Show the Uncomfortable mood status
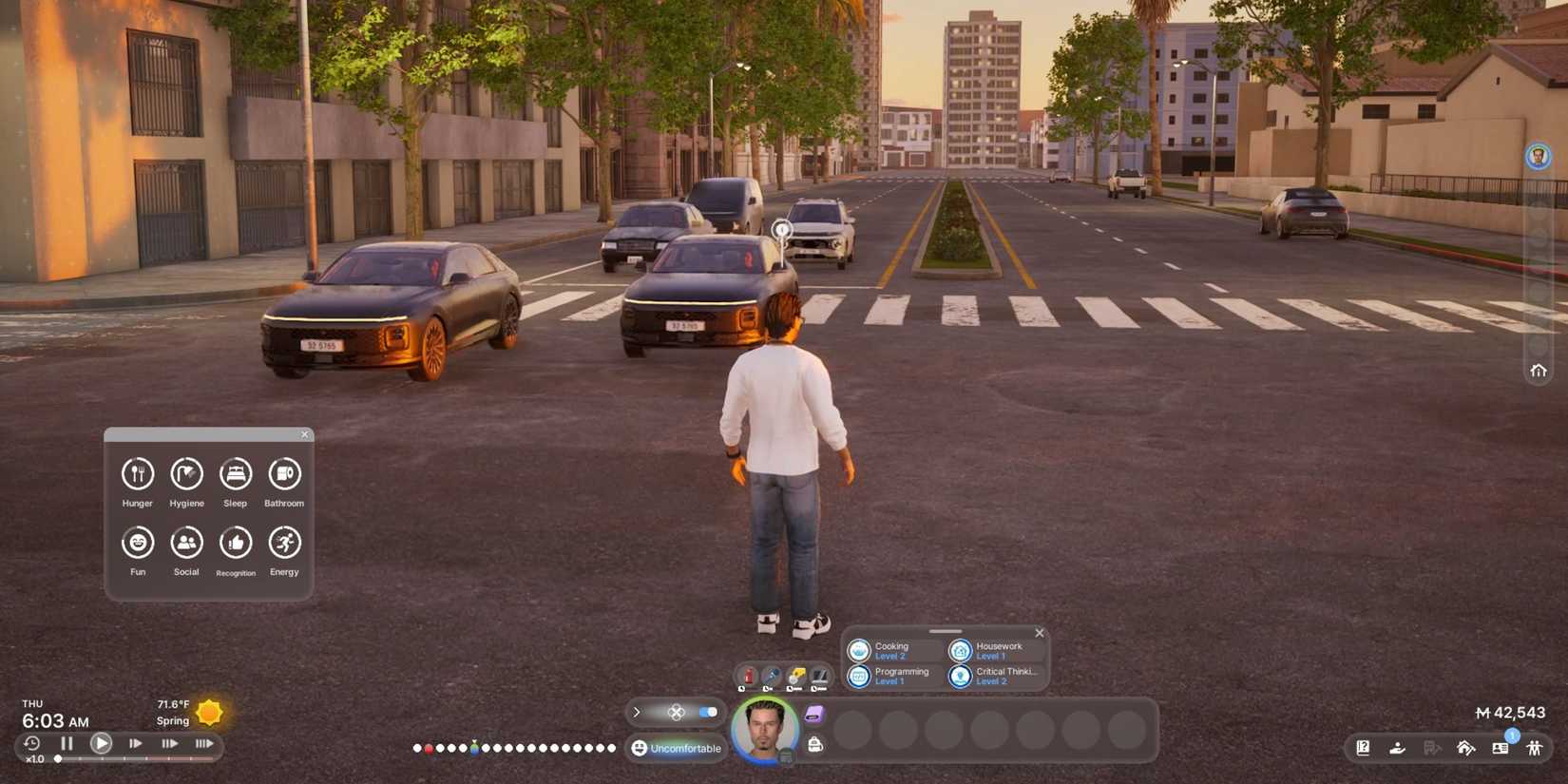This screenshot has height=784, width=1568. click(677, 749)
